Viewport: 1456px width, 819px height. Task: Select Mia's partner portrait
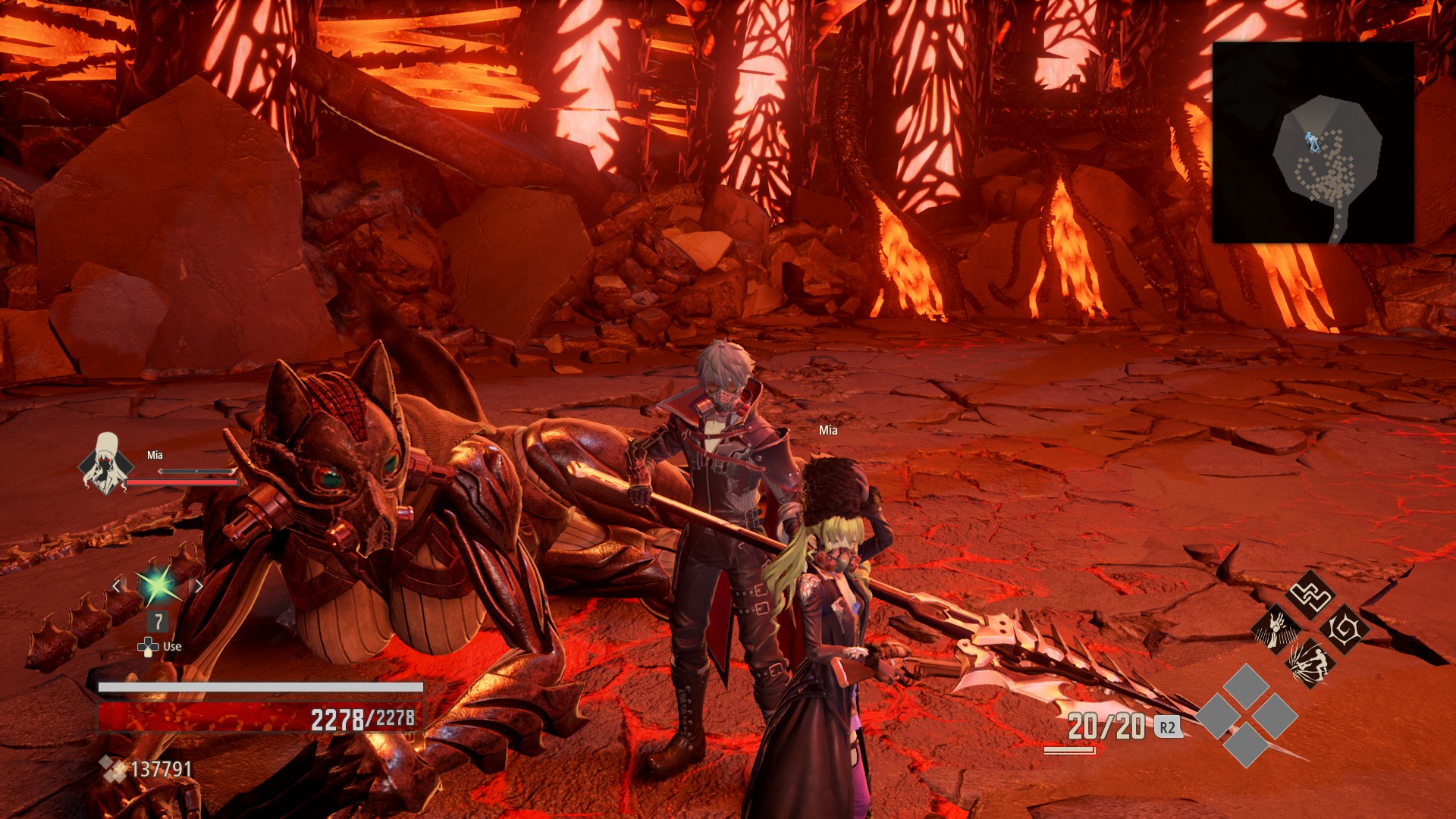coord(105,463)
